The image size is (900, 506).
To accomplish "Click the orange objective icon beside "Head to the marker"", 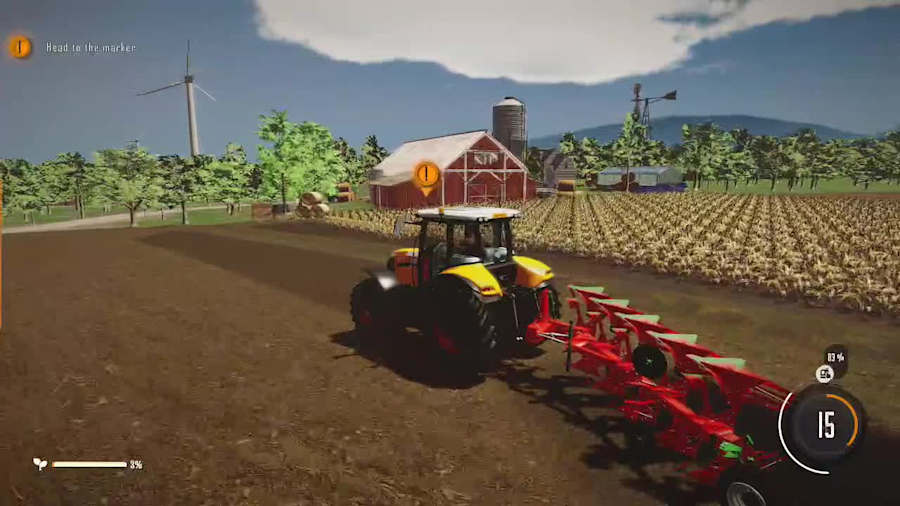I will [x=19, y=47].
